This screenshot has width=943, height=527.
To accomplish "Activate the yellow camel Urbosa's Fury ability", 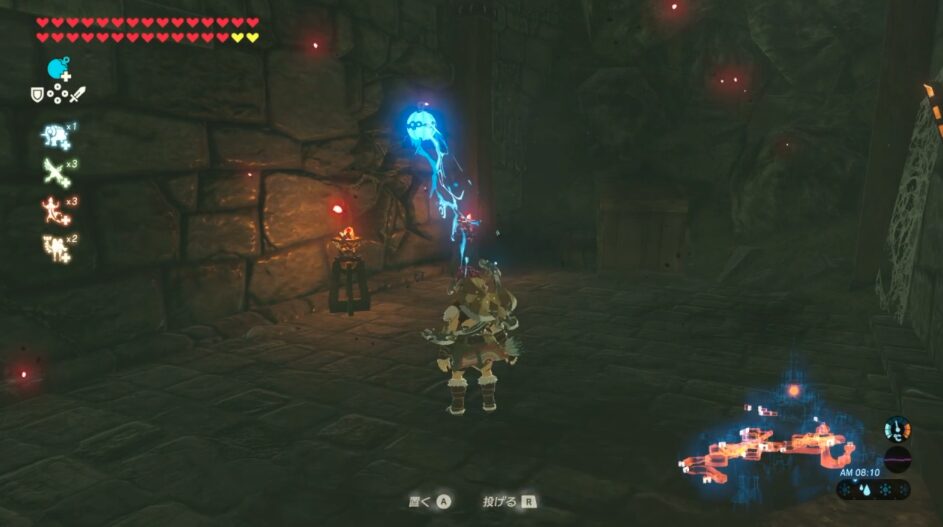I will (54, 246).
